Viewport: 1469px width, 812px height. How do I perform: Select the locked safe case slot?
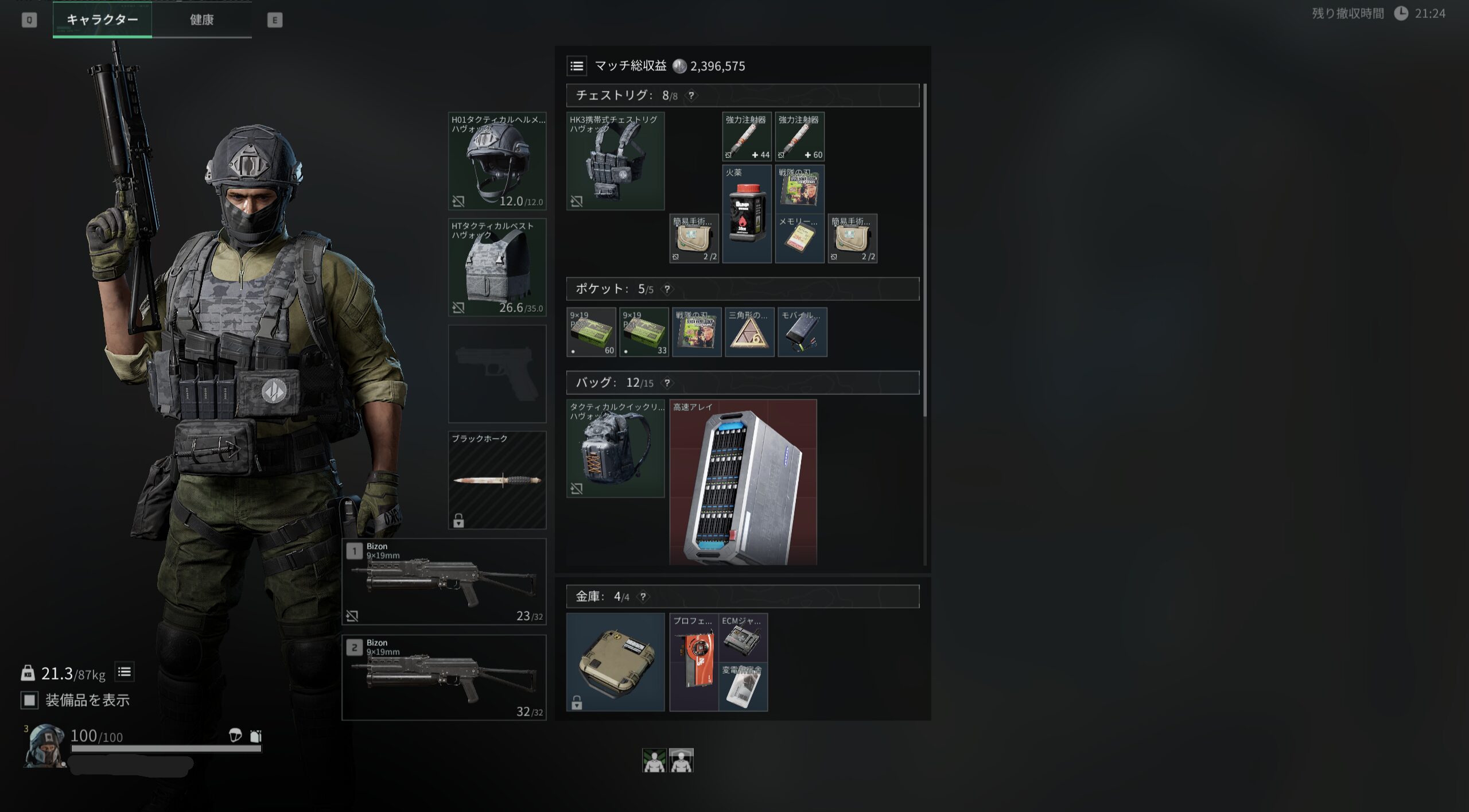pos(615,662)
